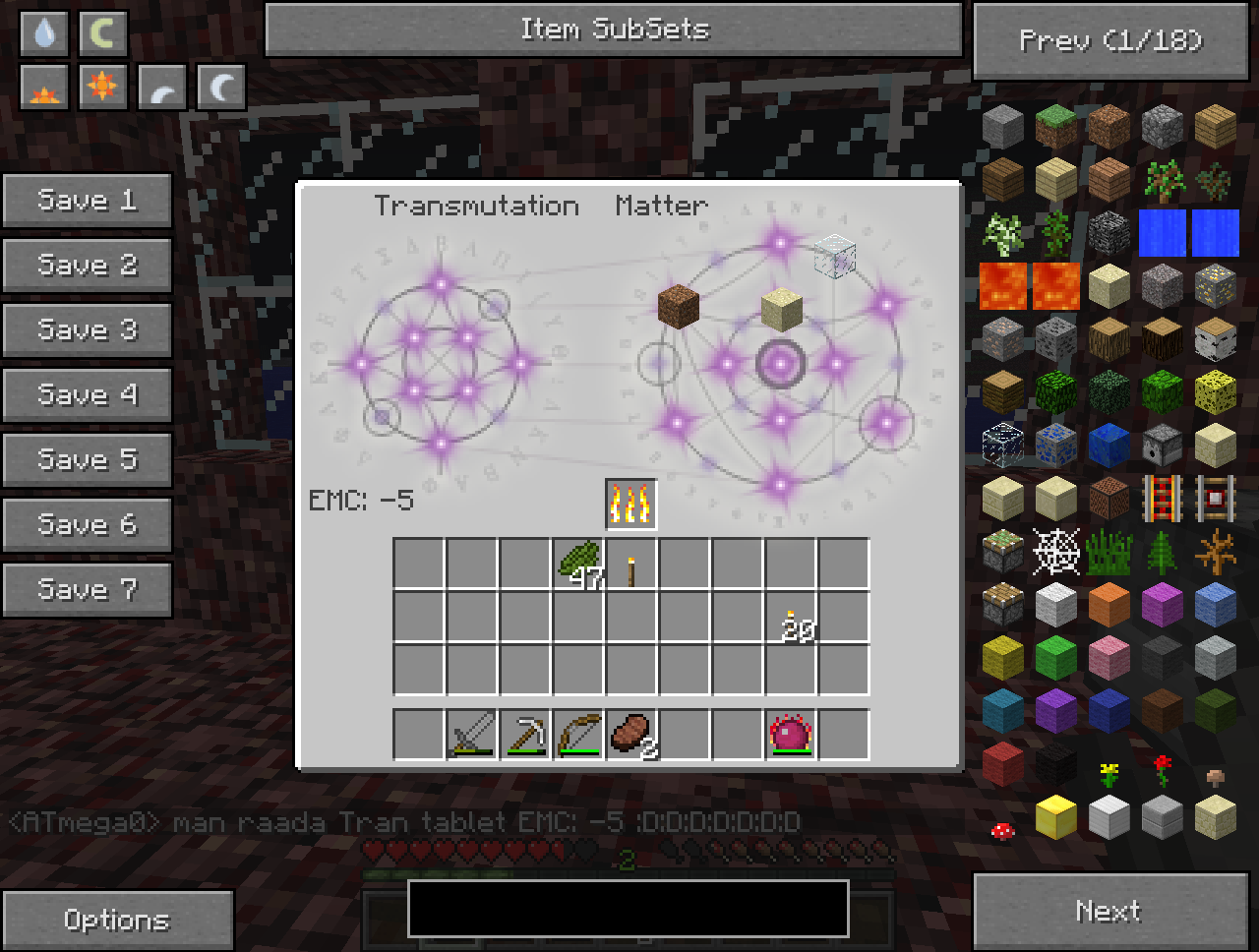Toggle rain with the water drop icon
The width and height of the screenshot is (1259, 952).
pos(44,34)
